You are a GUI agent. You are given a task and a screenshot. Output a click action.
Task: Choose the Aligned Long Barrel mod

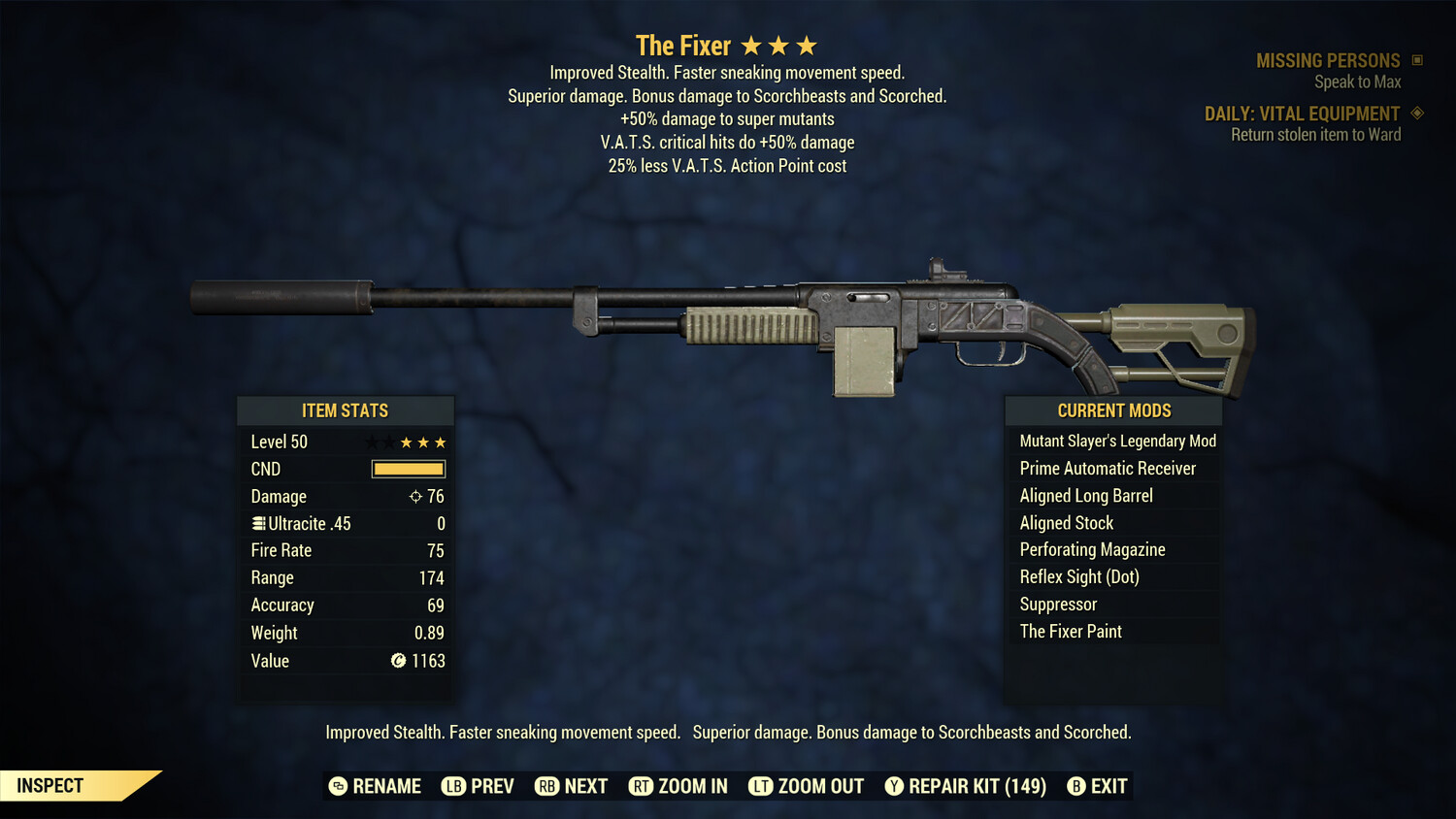point(1086,496)
